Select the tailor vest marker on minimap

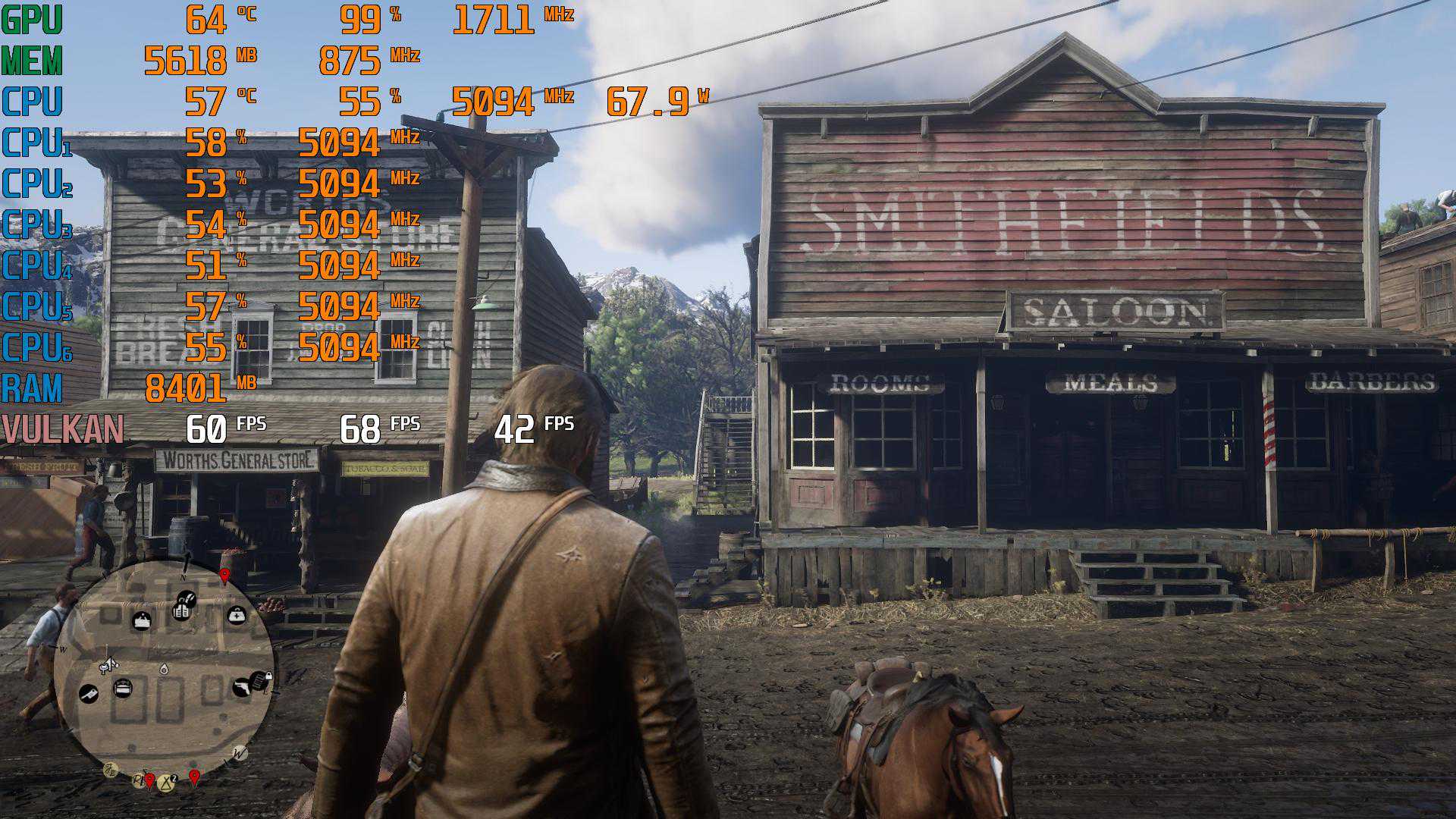tap(181, 610)
